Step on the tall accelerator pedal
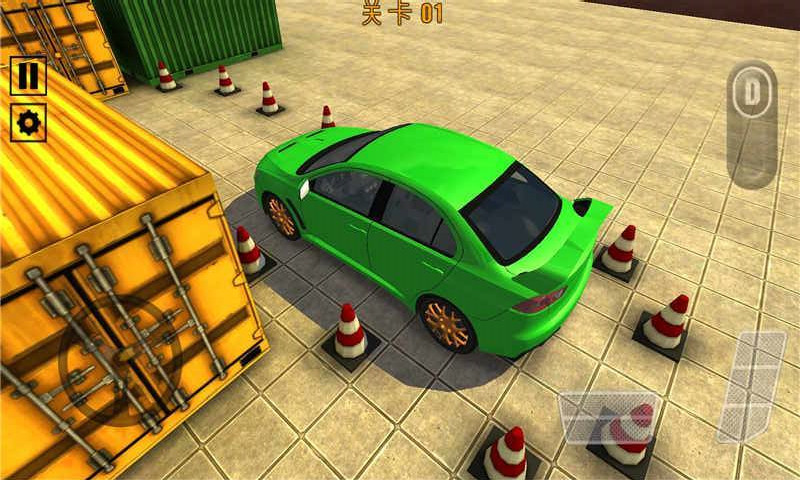This screenshot has height=480, width=800. point(752,386)
